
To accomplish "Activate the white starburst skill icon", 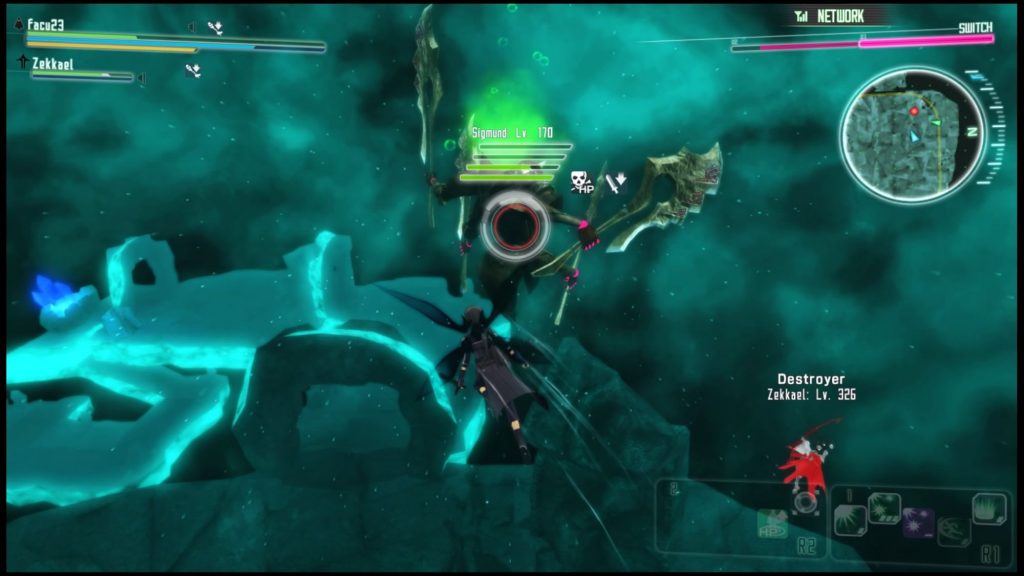I will pos(850,520).
